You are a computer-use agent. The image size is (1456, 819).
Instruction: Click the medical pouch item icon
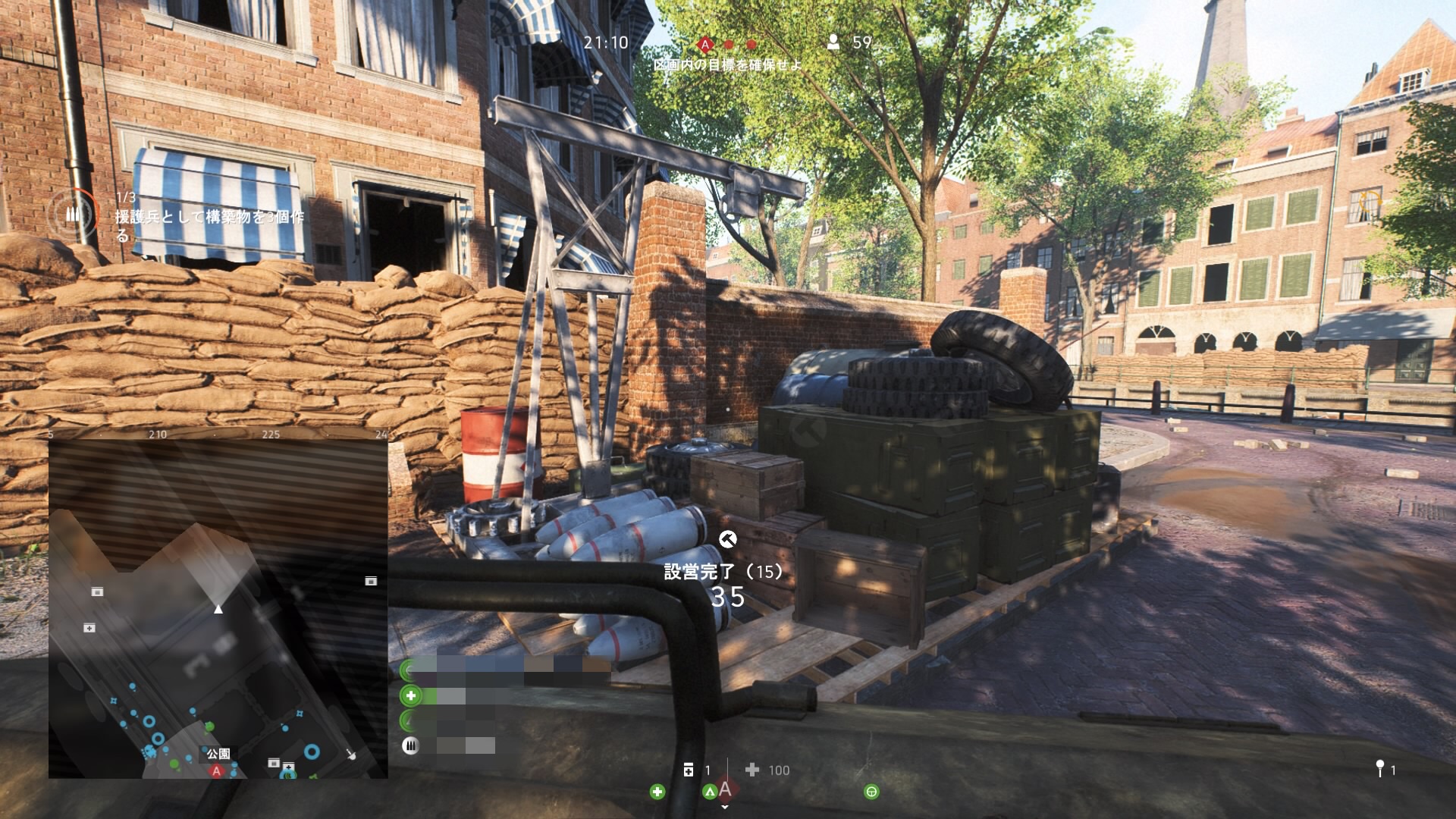pyautogui.click(x=689, y=770)
